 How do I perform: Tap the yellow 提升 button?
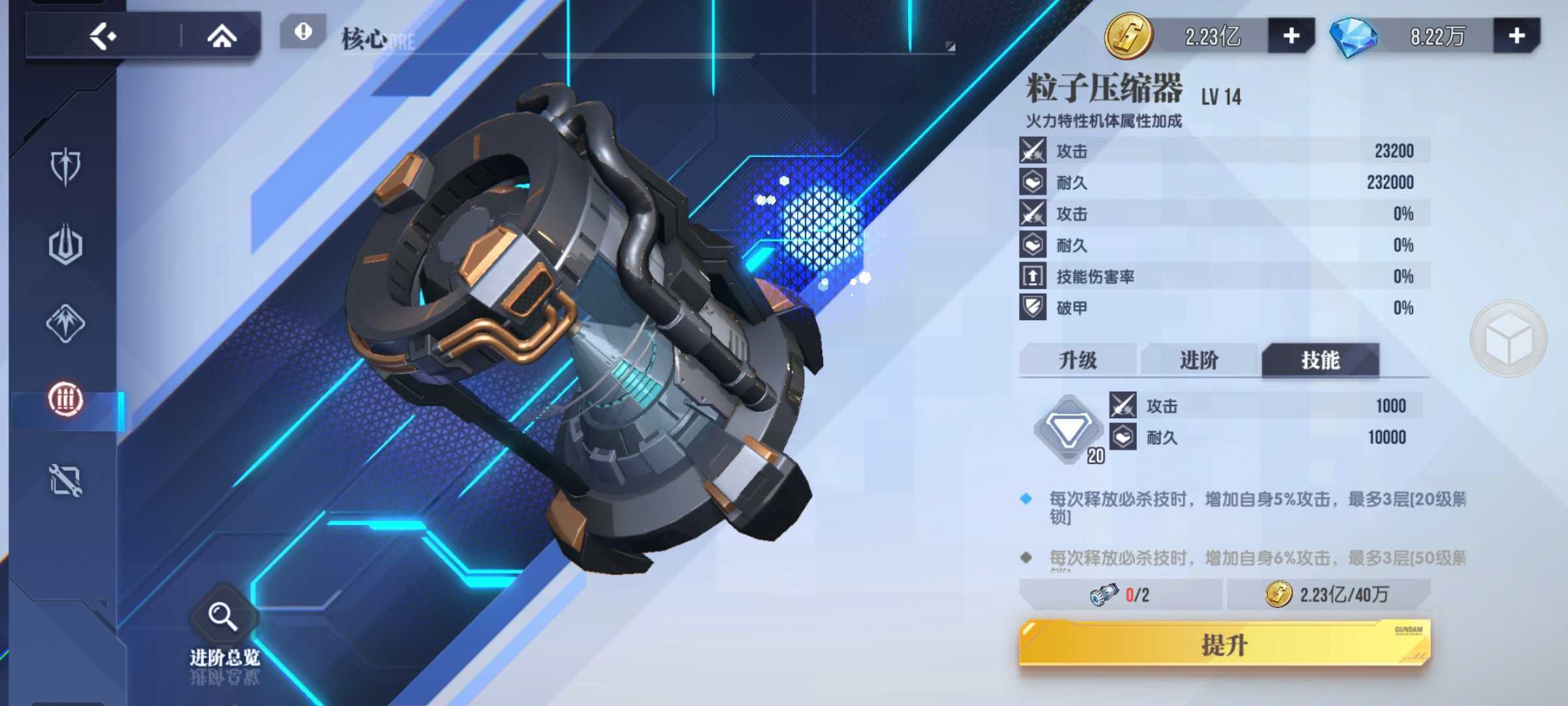[x=1224, y=645]
